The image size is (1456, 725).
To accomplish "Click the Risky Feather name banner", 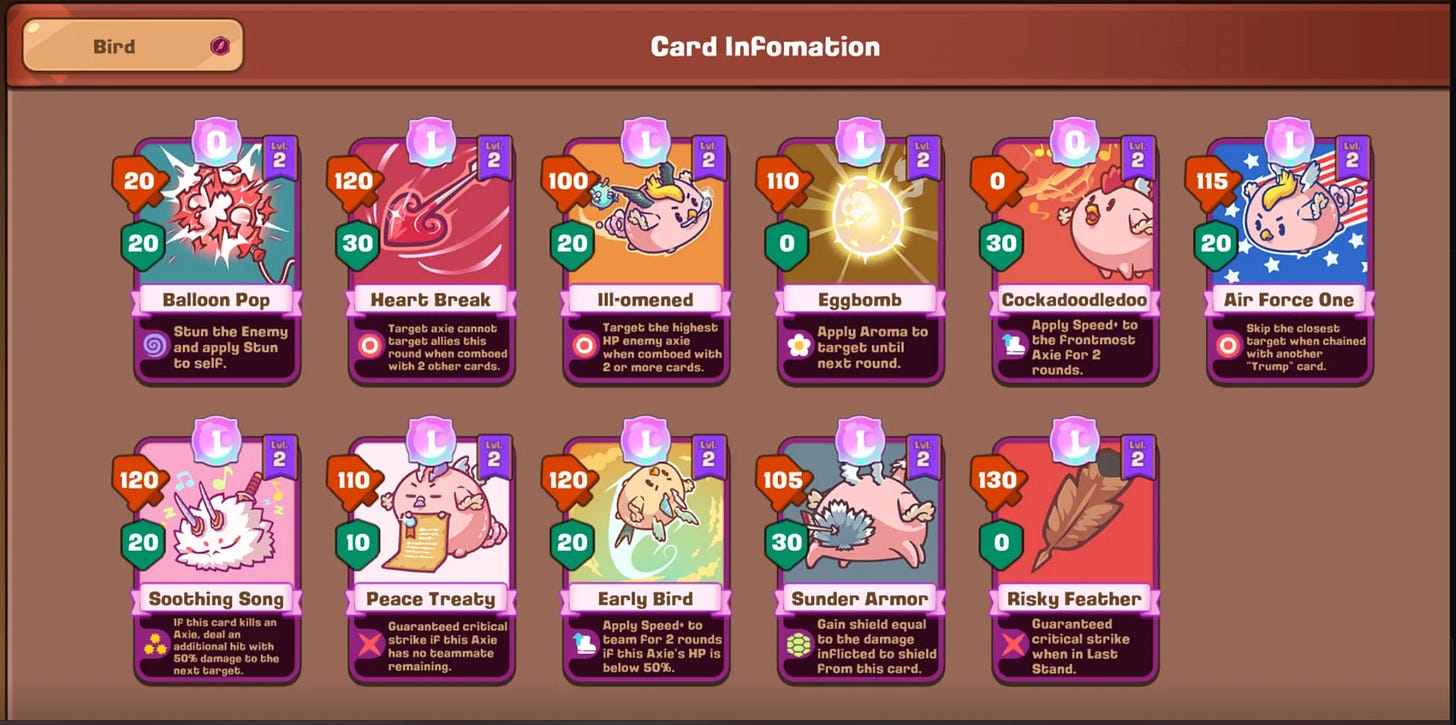I will click(1076, 596).
